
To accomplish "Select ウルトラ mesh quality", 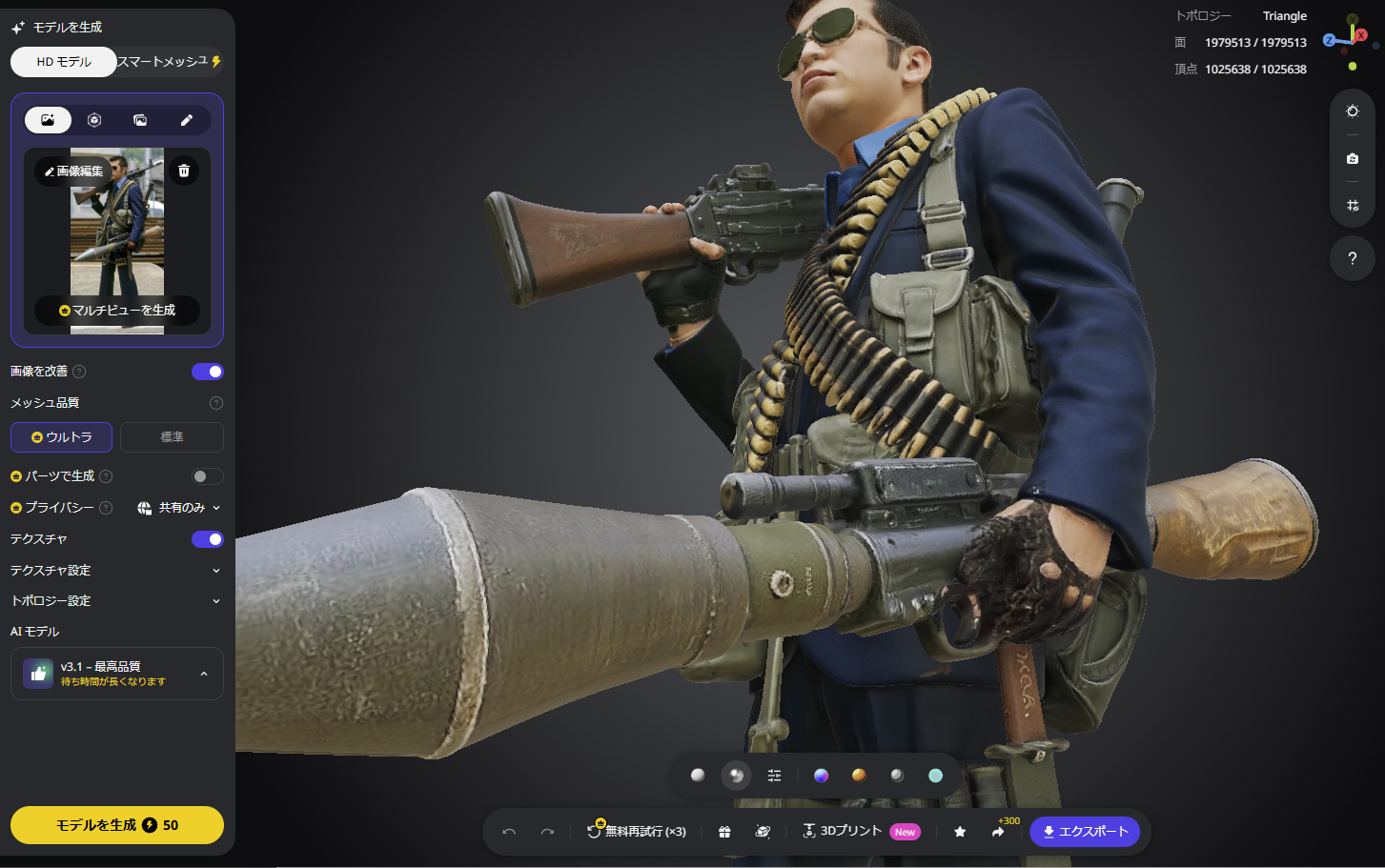I will coord(62,437).
